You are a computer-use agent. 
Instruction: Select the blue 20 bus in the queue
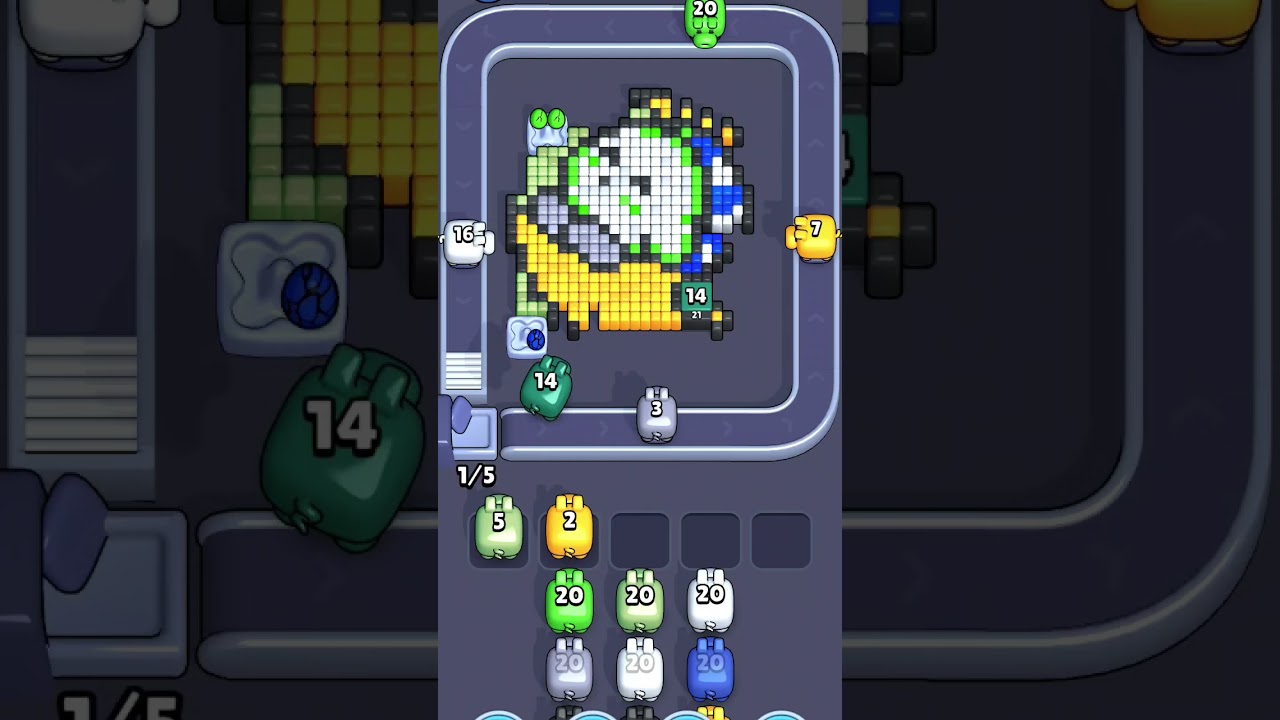coord(710,665)
